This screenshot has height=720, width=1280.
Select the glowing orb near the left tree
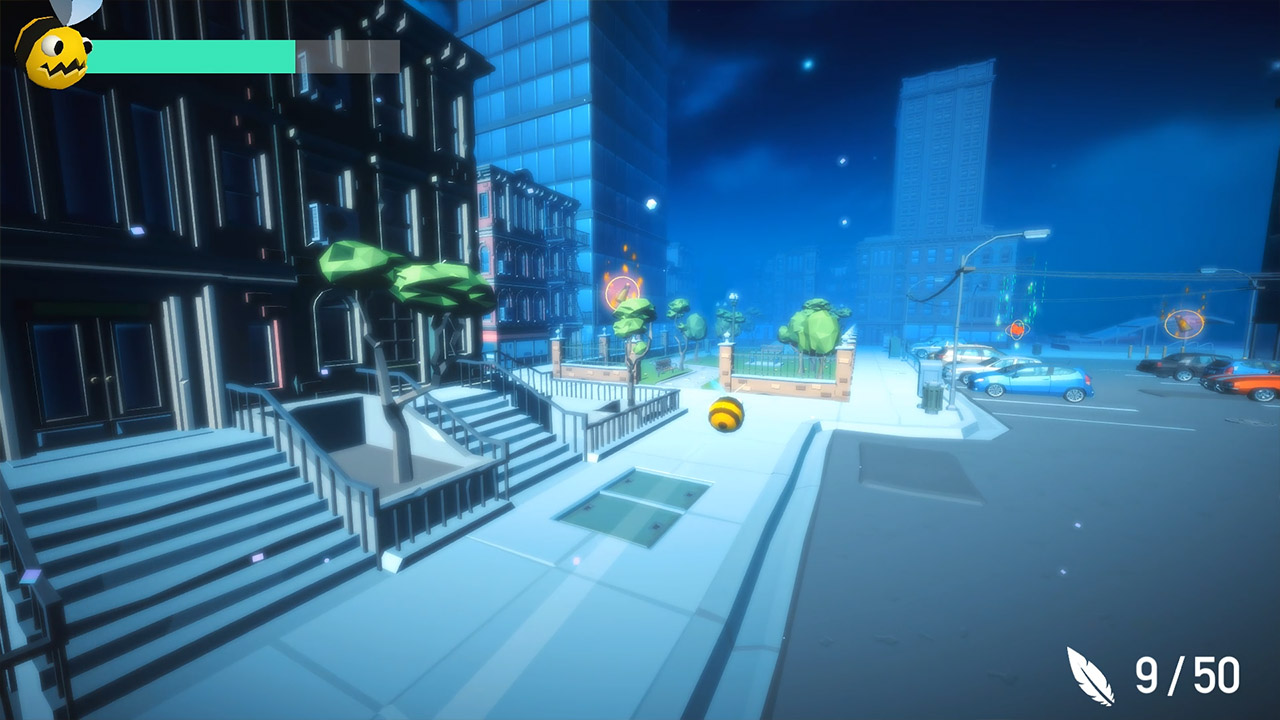622,291
